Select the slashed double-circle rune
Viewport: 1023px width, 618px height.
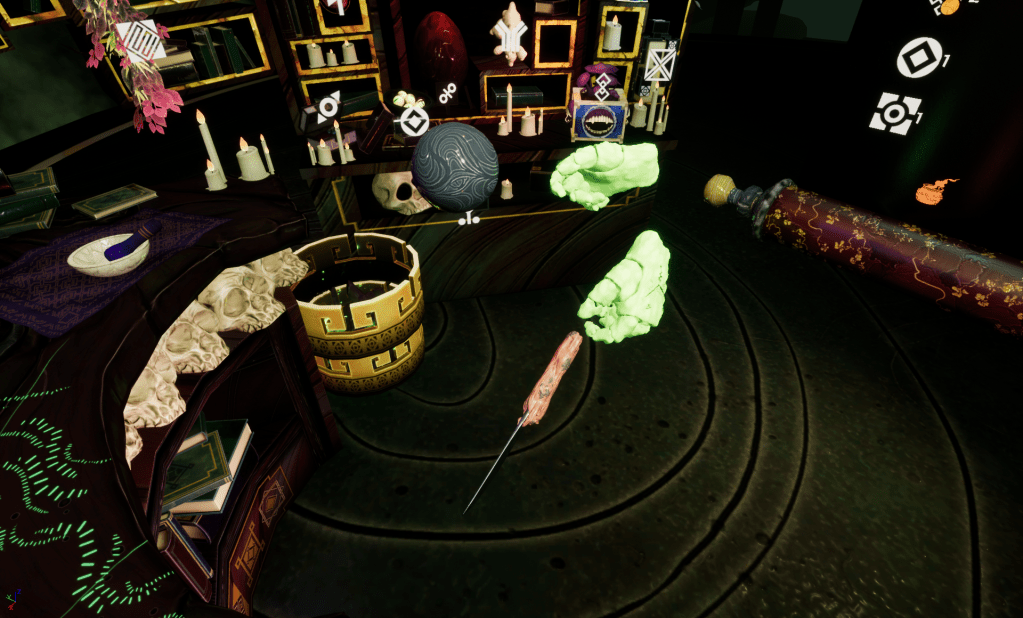[448, 91]
